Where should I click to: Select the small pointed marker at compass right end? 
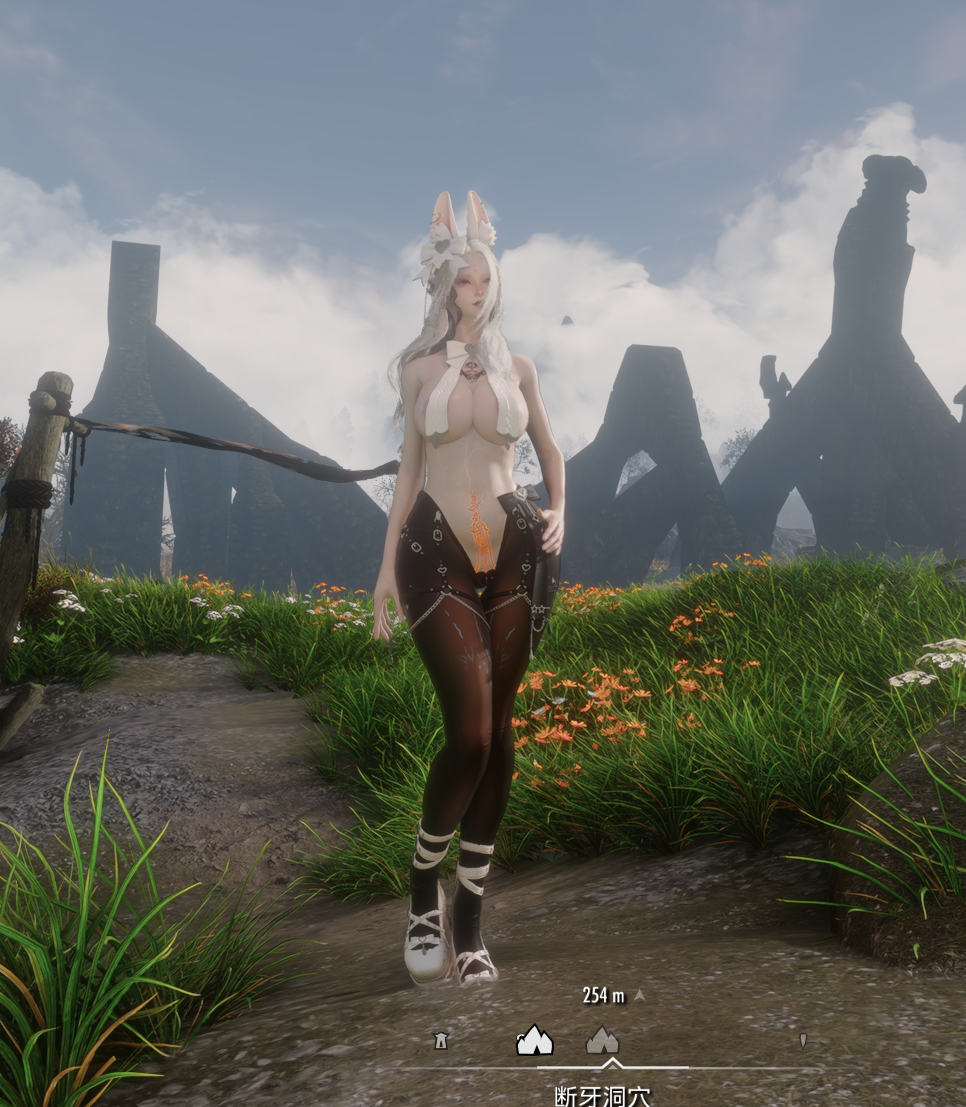[802, 1040]
